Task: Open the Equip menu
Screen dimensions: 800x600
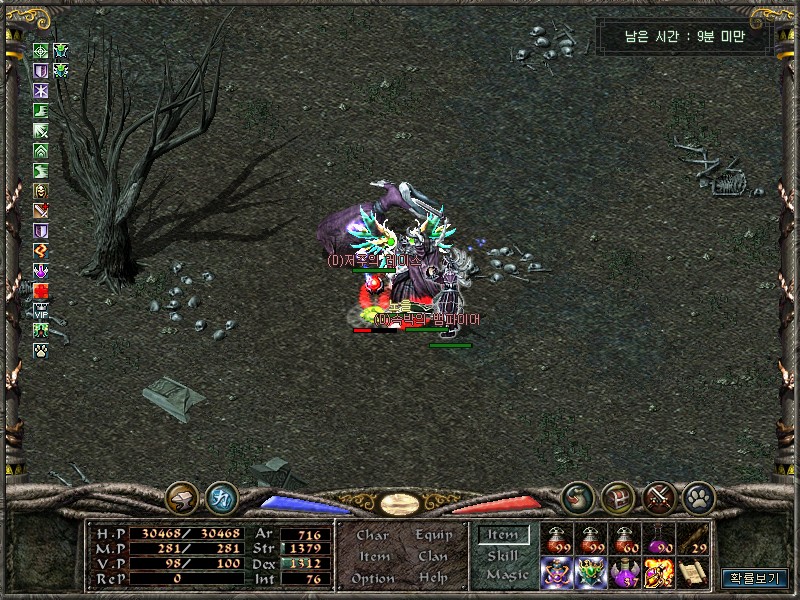Action: point(433,535)
